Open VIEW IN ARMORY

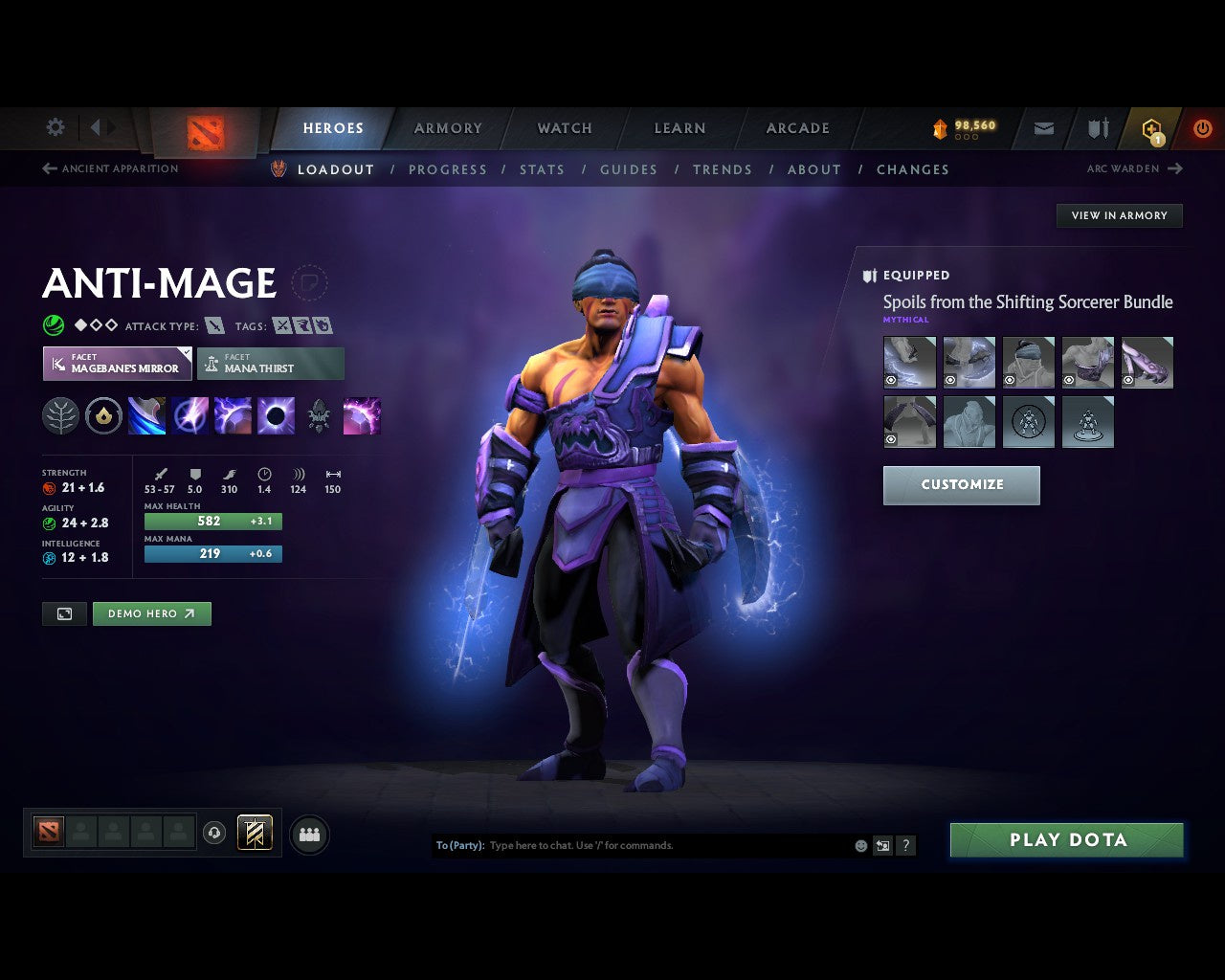point(1119,215)
